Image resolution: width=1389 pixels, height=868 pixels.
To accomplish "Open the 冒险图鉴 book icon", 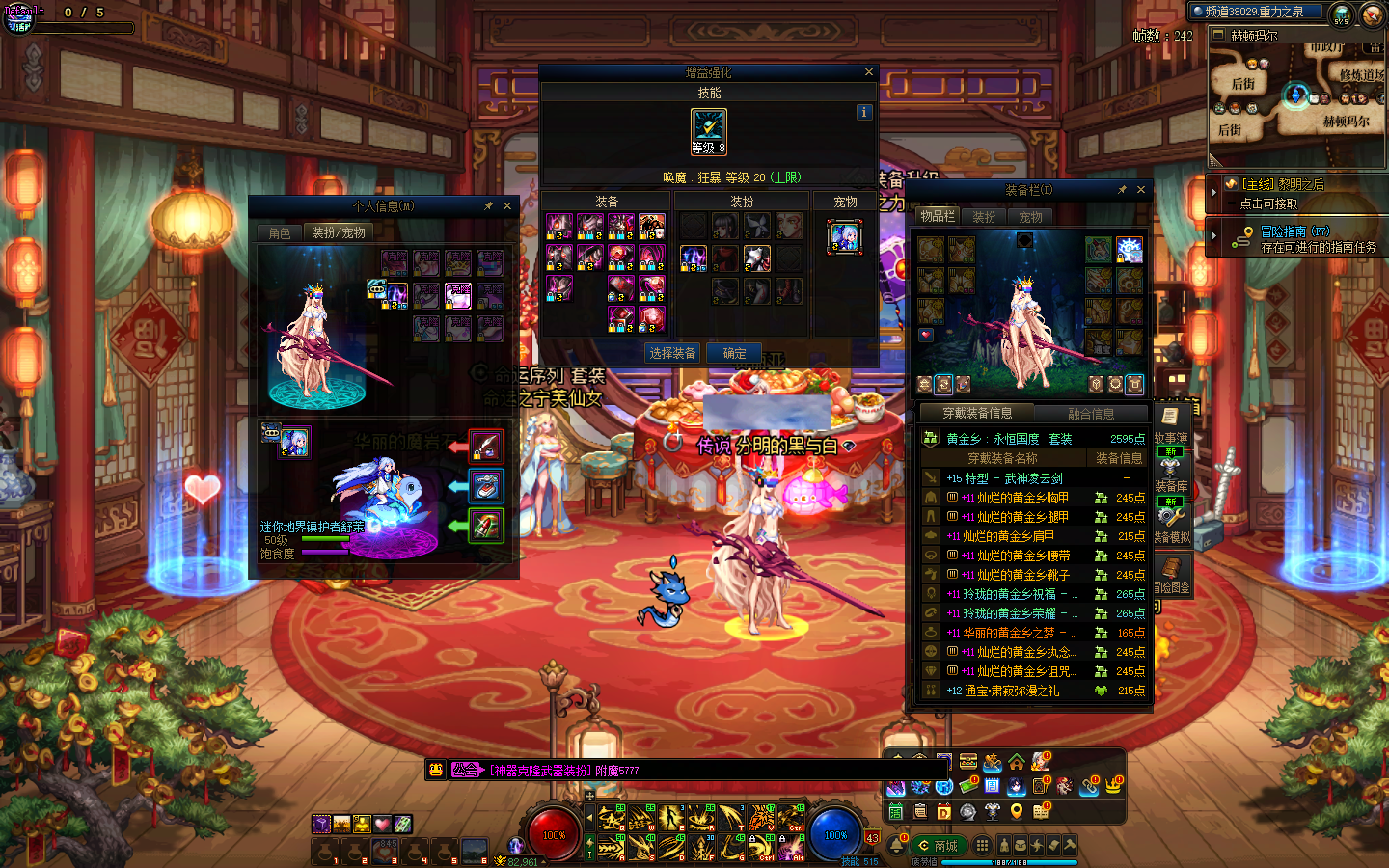I will [1171, 572].
